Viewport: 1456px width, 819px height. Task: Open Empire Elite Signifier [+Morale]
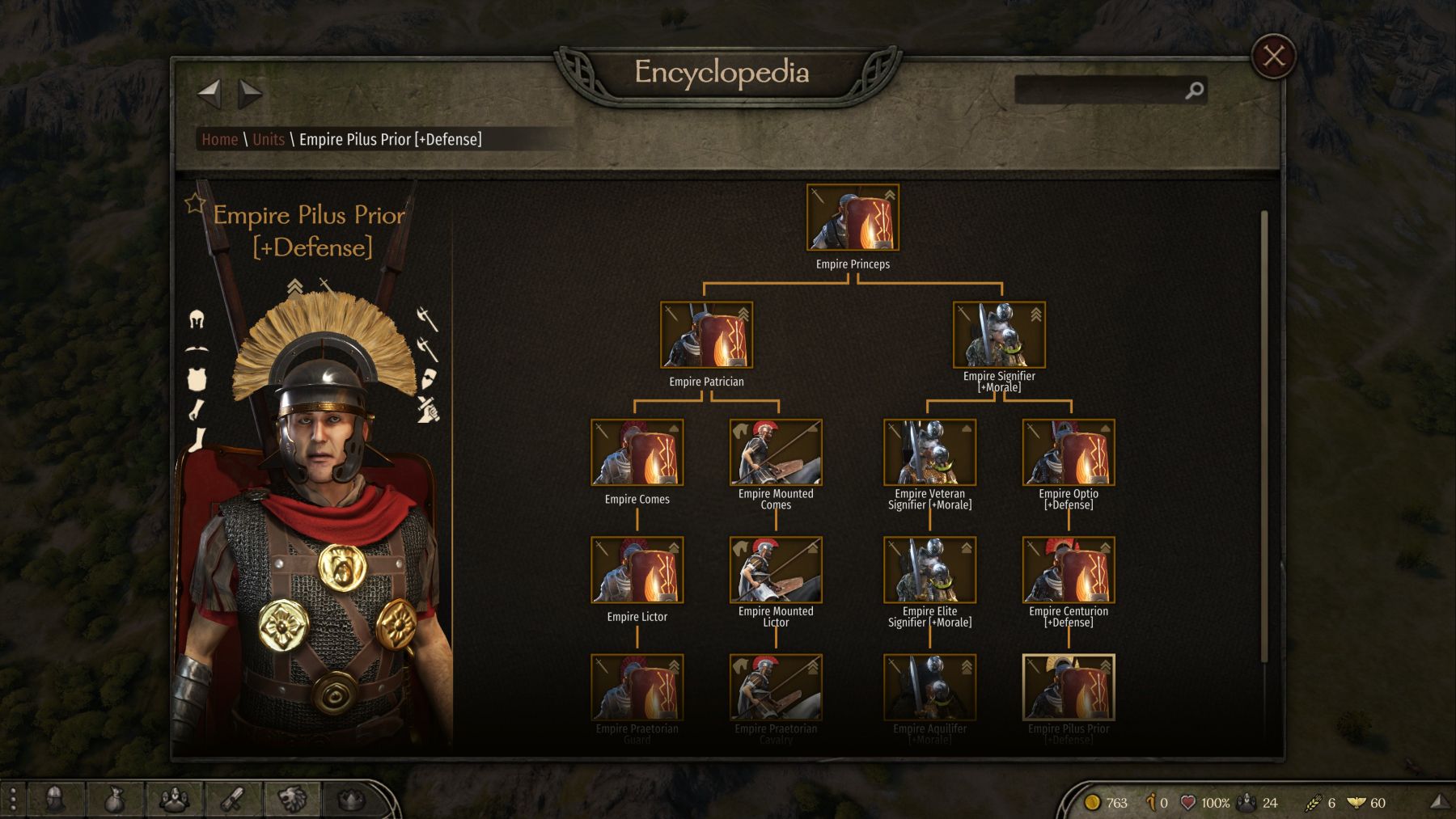pyautogui.click(x=929, y=570)
